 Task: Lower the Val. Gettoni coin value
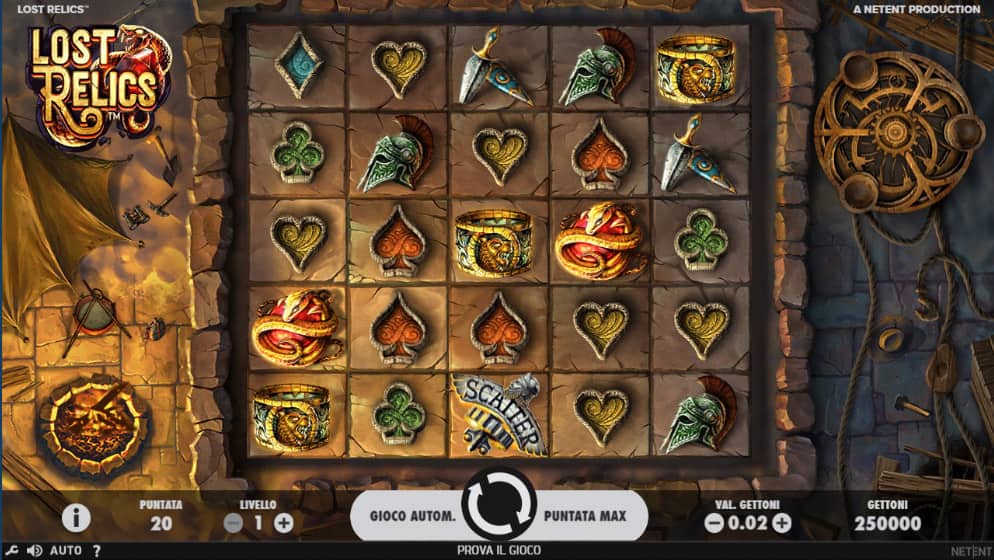pos(714,522)
